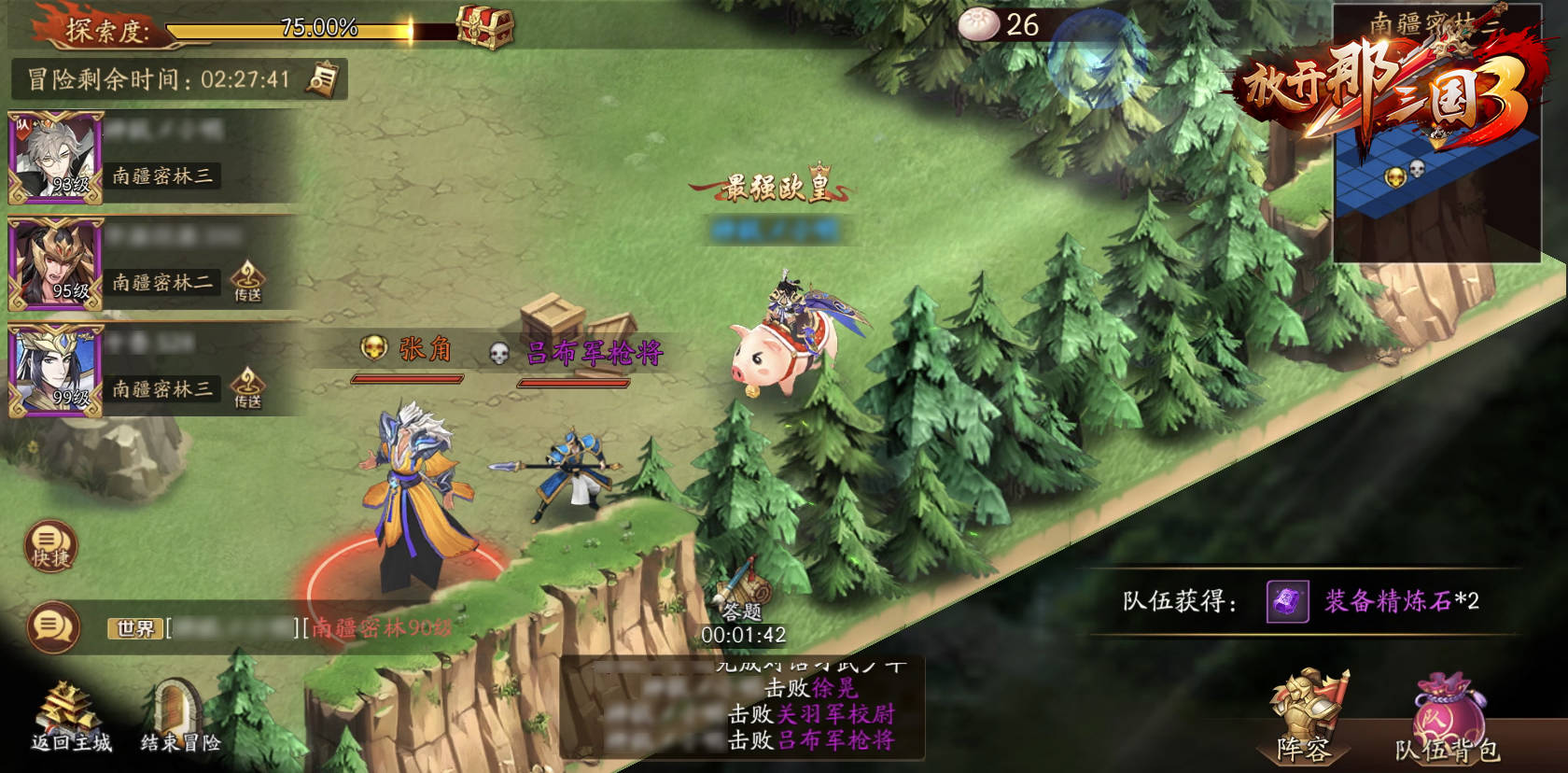Image resolution: width=1568 pixels, height=773 pixels.
Task: Target the 张角 boss nameplate
Action: point(409,351)
